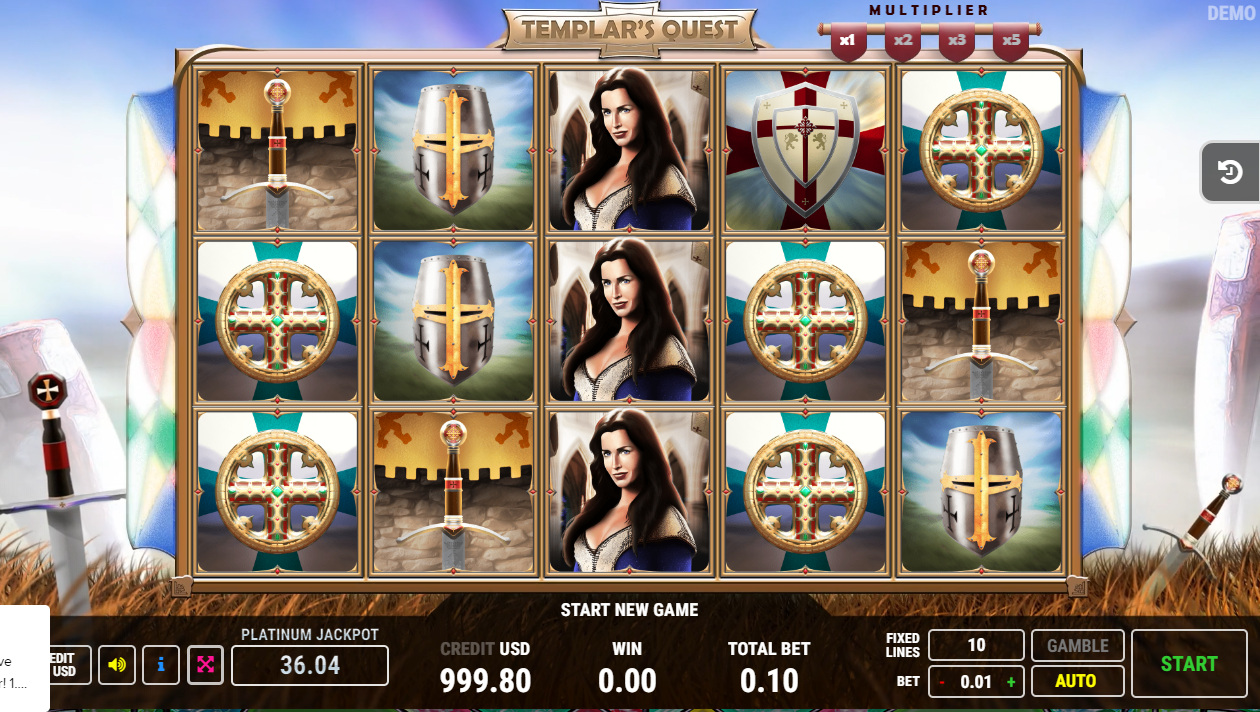This screenshot has width=1260, height=712.
Task: Enable AUTO spin mode
Action: pyautogui.click(x=1076, y=681)
